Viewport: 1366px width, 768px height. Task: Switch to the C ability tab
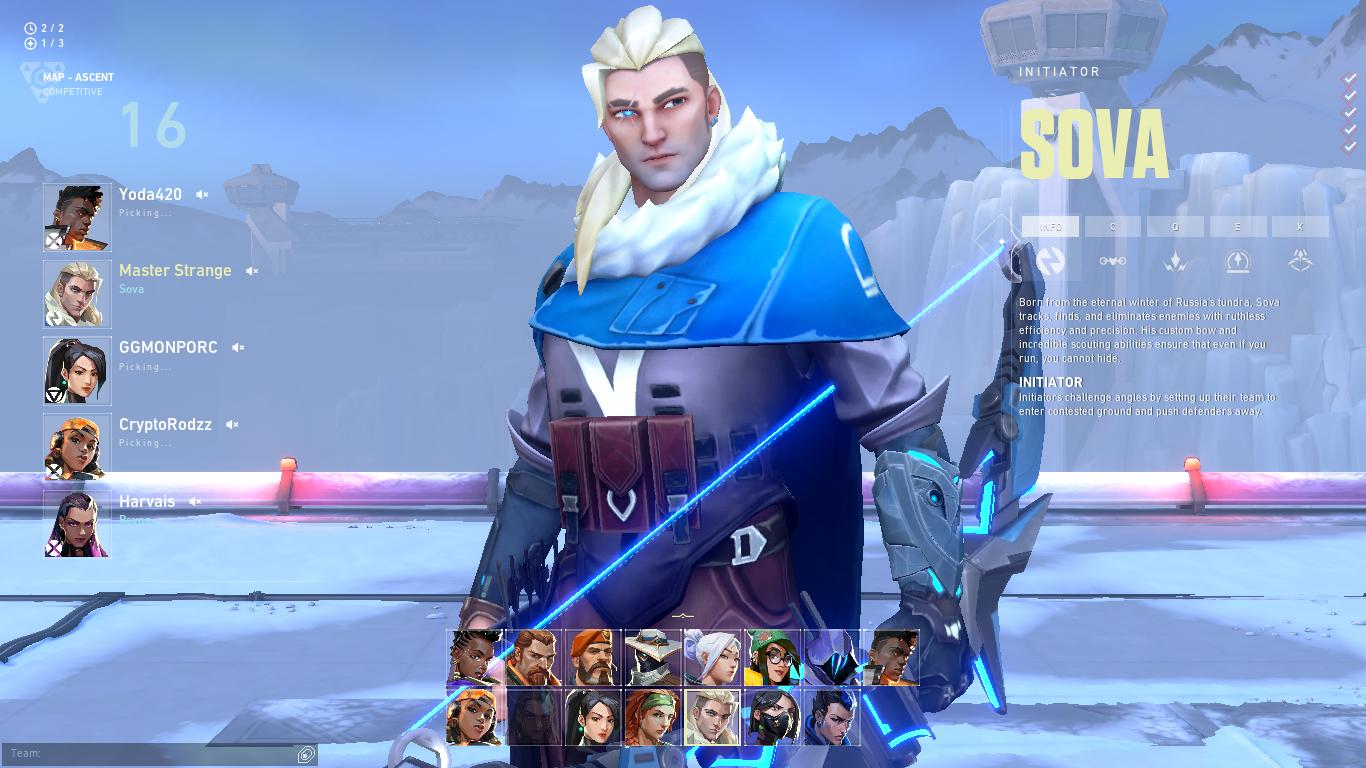point(1112,227)
